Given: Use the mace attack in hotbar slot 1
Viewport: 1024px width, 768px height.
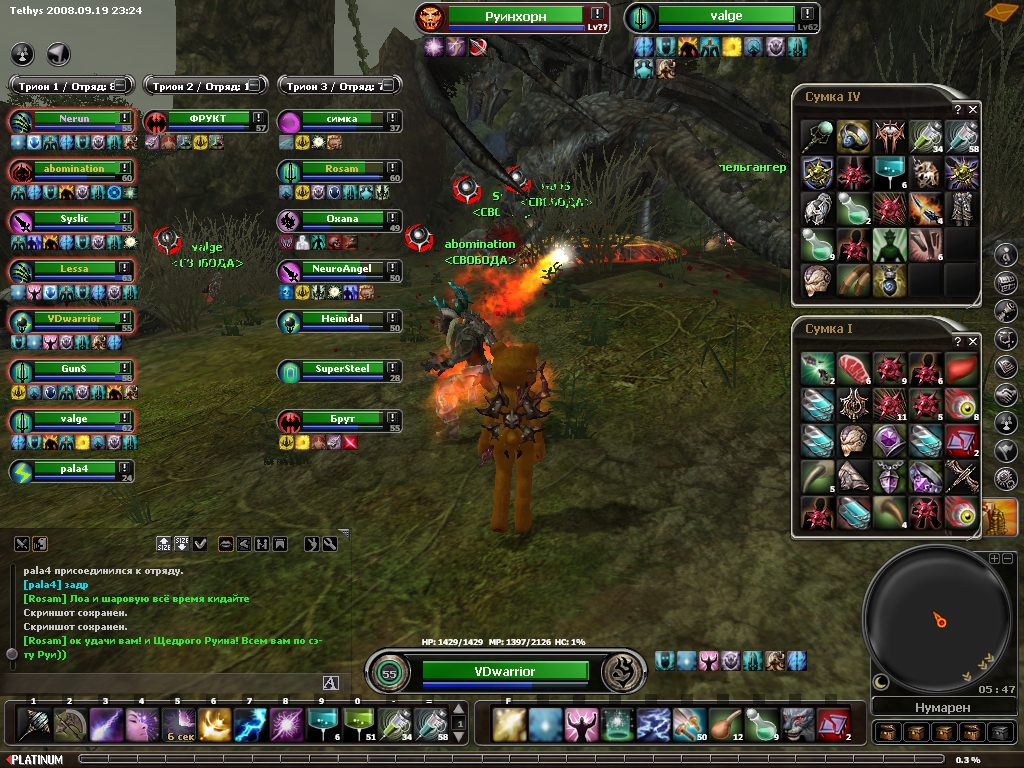Looking at the screenshot, I should pos(33,724).
